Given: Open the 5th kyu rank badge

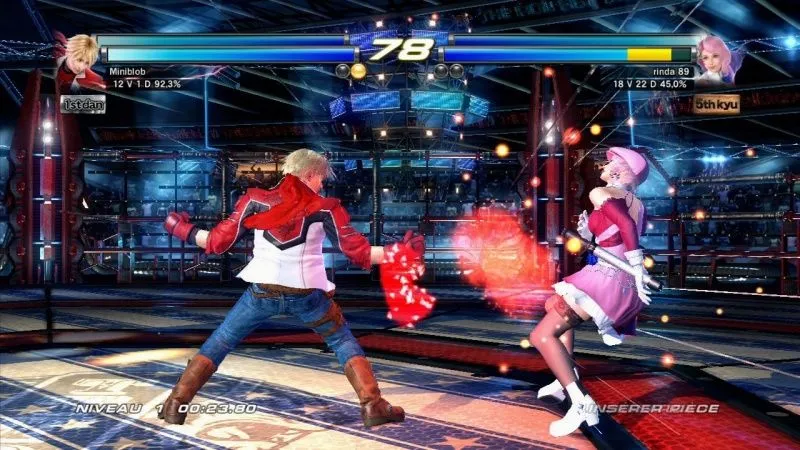Looking at the screenshot, I should coord(717,103).
